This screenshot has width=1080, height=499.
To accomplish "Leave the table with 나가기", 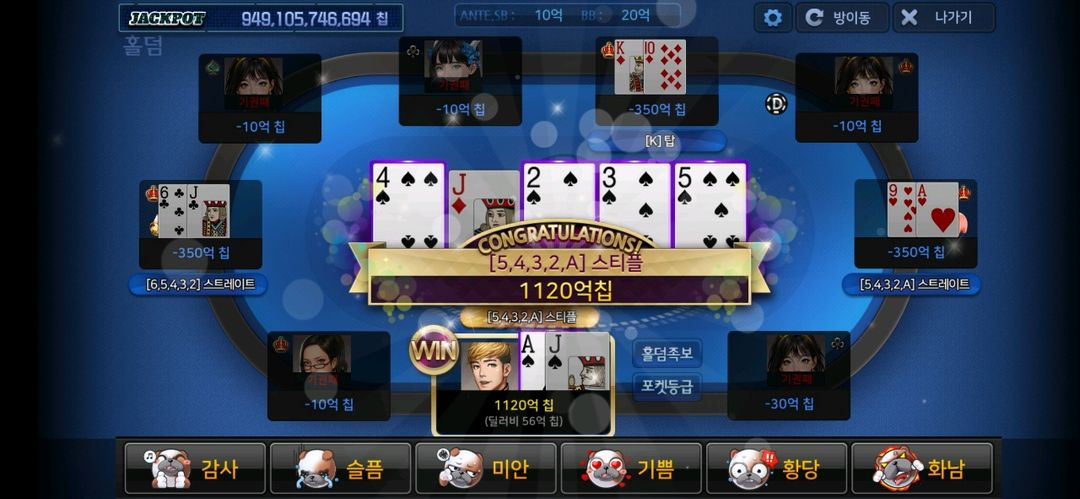I will [943, 17].
